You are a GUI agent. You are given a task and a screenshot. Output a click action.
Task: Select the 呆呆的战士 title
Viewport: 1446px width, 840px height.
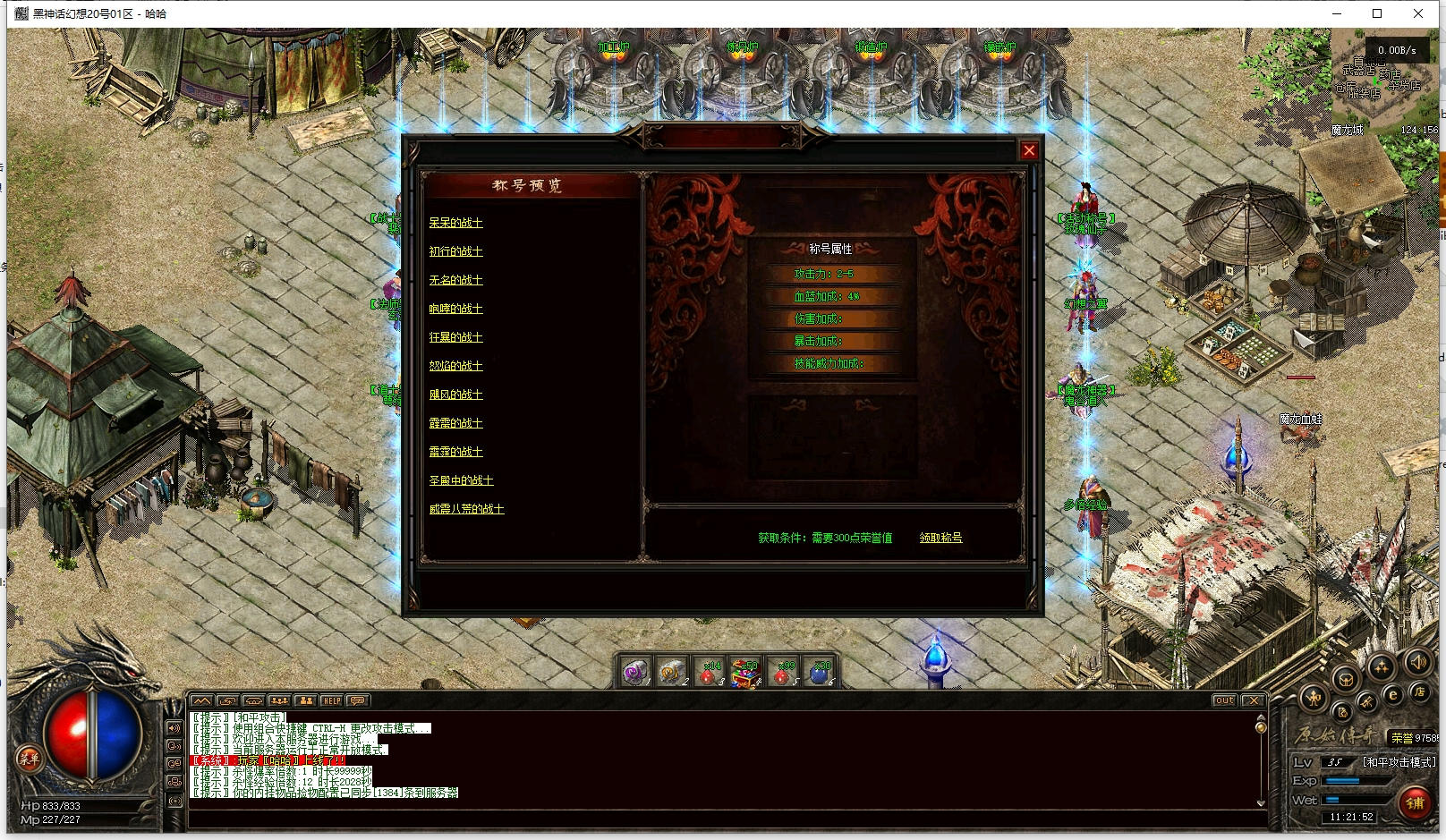(455, 223)
